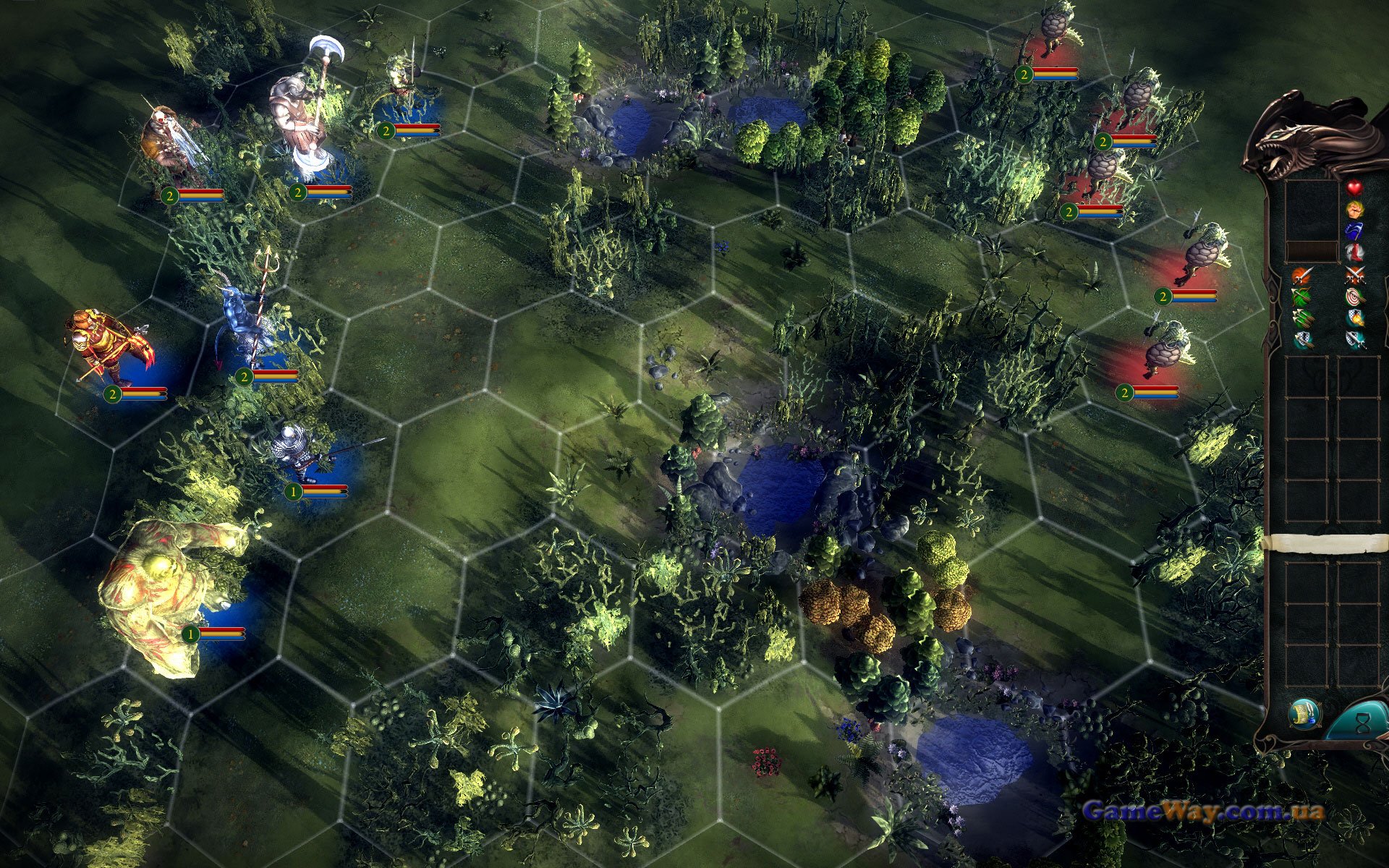The width and height of the screenshot is (1389, 868).
Task: Open the scroll and quill log
Action: point(1304,715)
